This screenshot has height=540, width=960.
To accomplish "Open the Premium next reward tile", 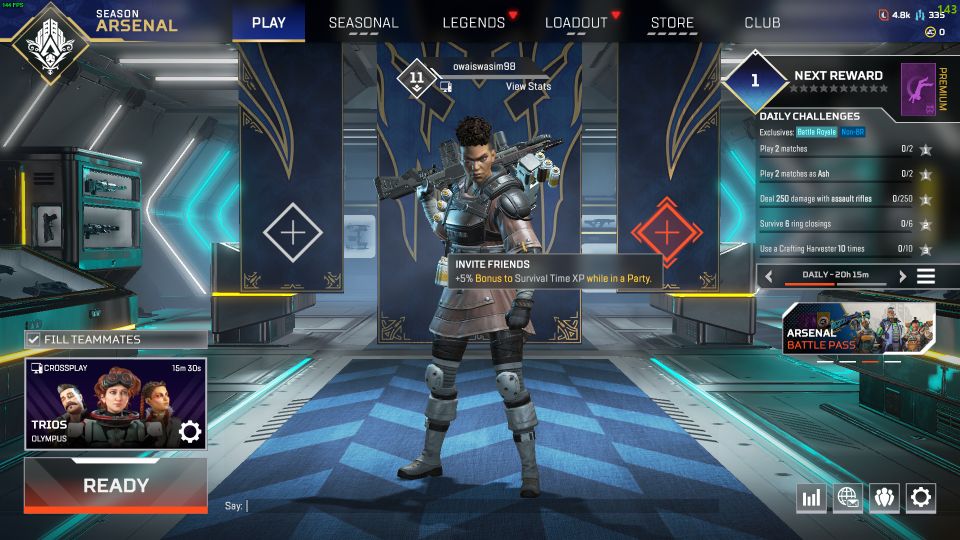I will click(x=918, y=87).
